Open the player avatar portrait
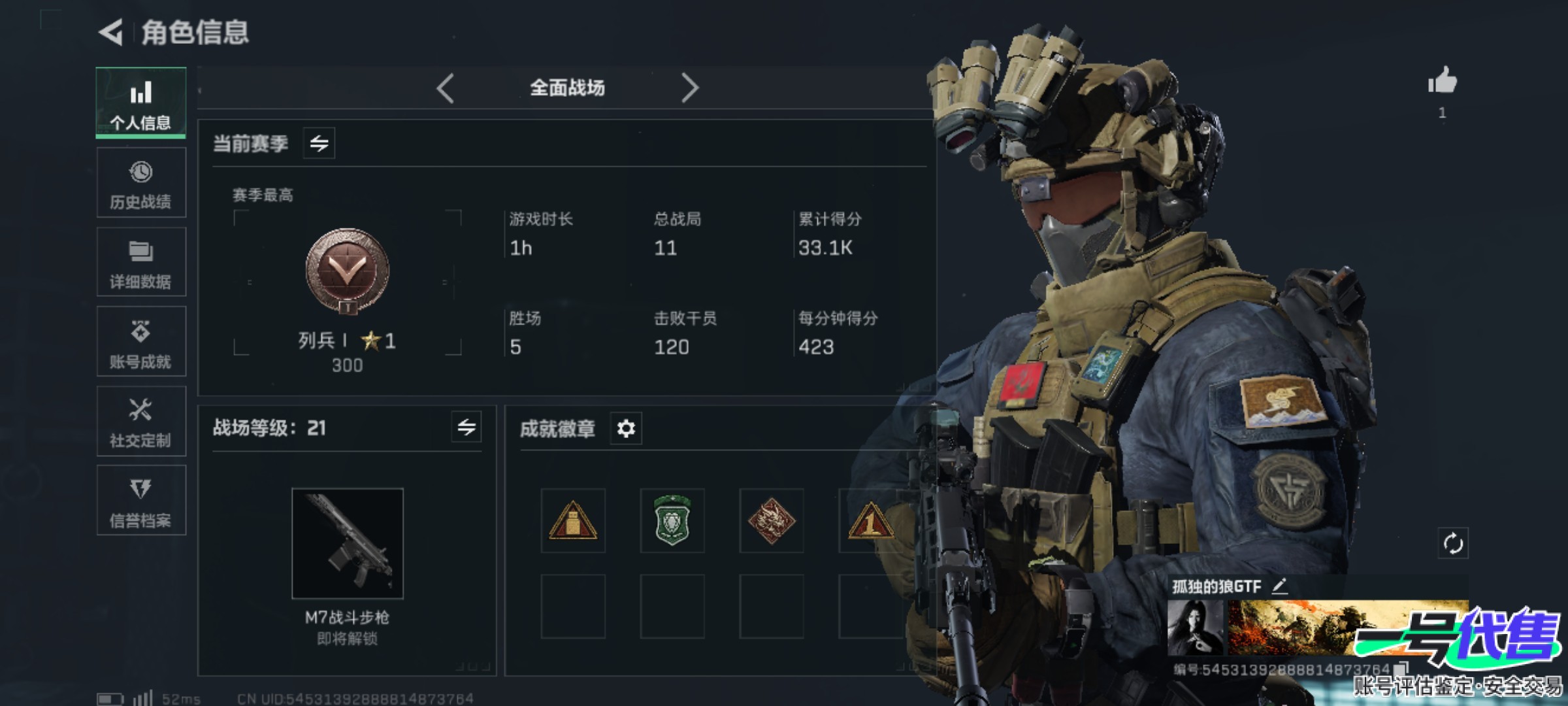The image size is (1568, 706). coord(1195,628)
